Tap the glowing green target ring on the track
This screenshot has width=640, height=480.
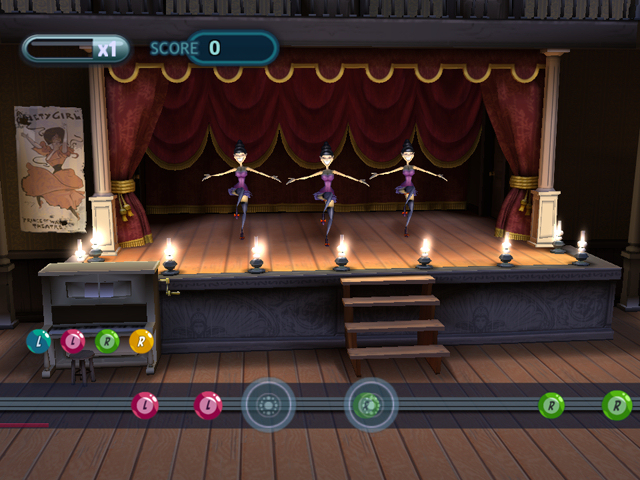coord(371,405)
